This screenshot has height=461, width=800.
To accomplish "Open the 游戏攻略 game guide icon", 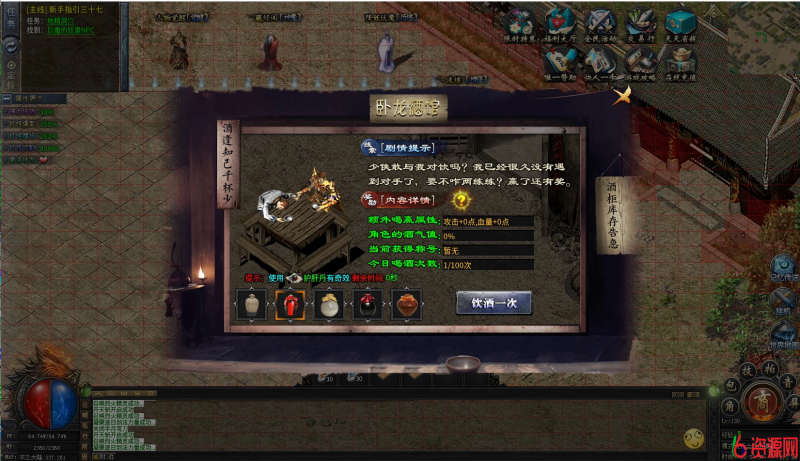I will click(641, 62).
